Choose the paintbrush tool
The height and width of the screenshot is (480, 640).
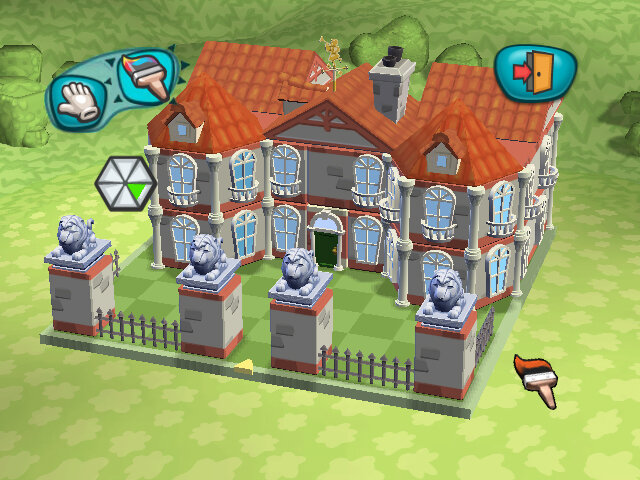coord(143,75)
